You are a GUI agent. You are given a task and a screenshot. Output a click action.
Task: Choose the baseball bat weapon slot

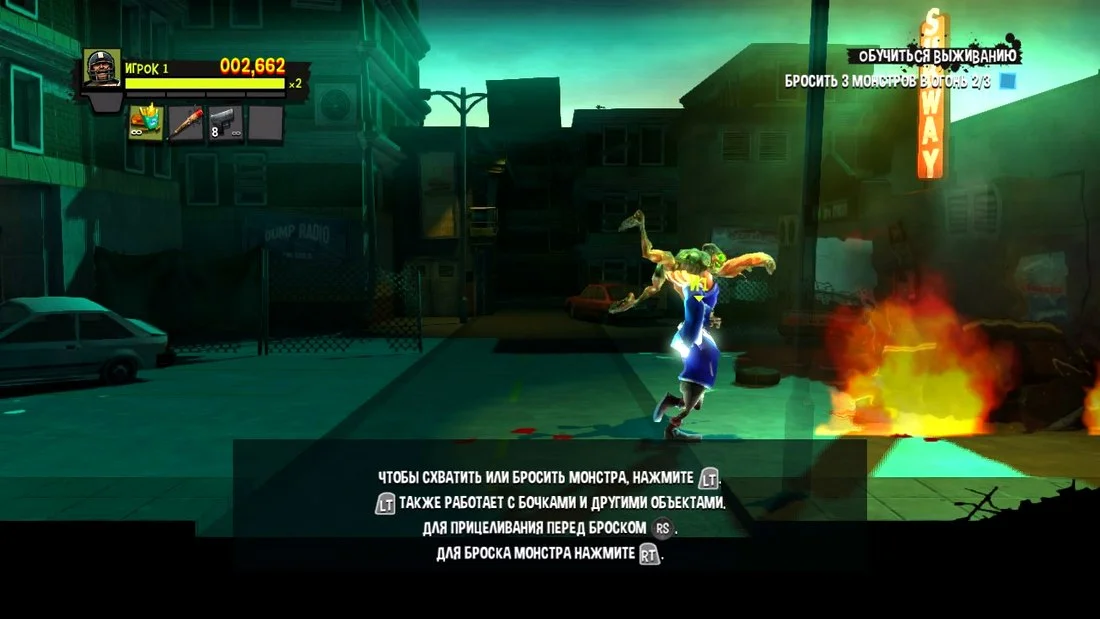[x=185, y=123]
